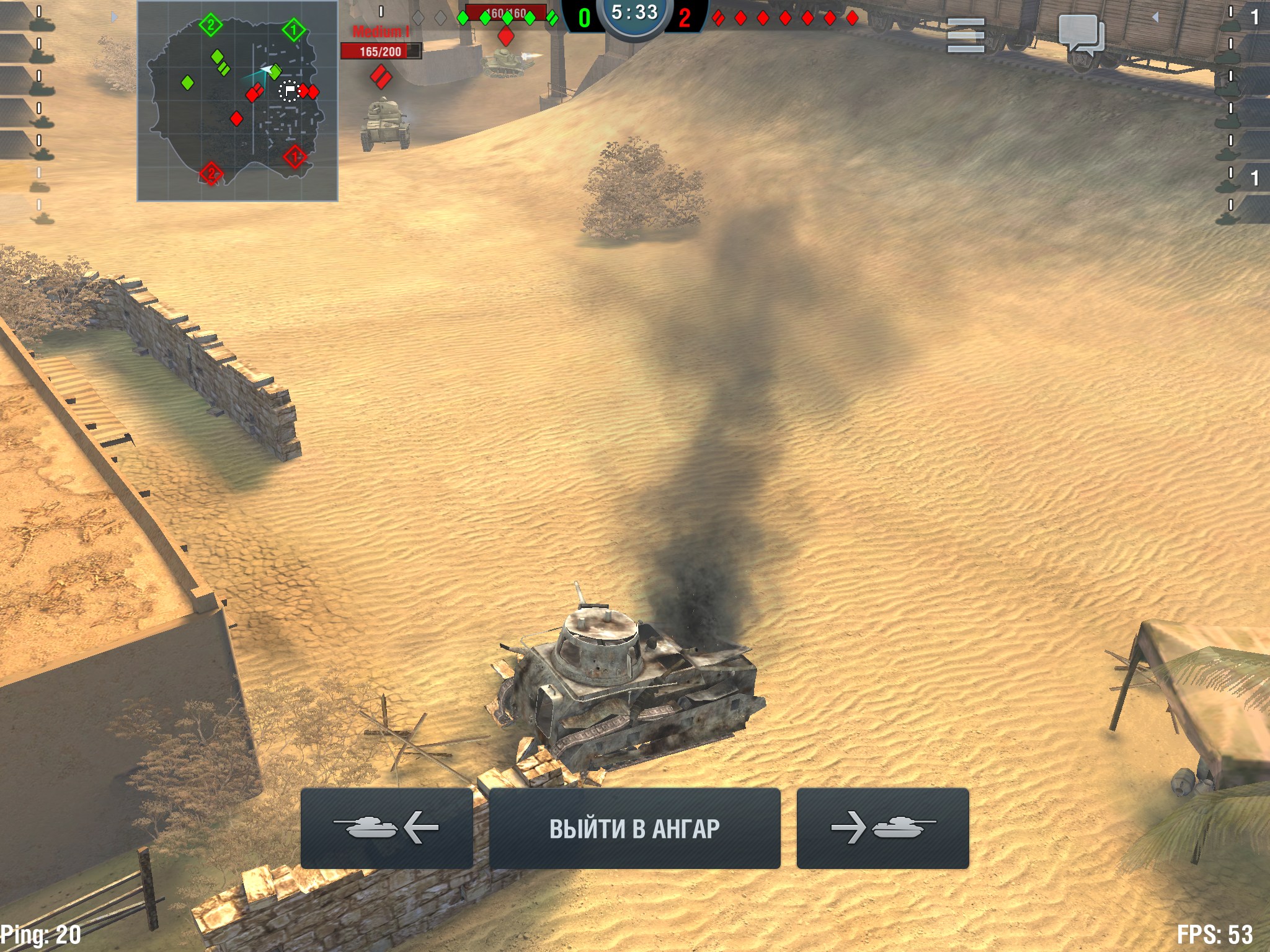The width and height of the screenshot is (1270, 952).
Task: Switch to previous tank with left arrow
Action: [386, 828]
